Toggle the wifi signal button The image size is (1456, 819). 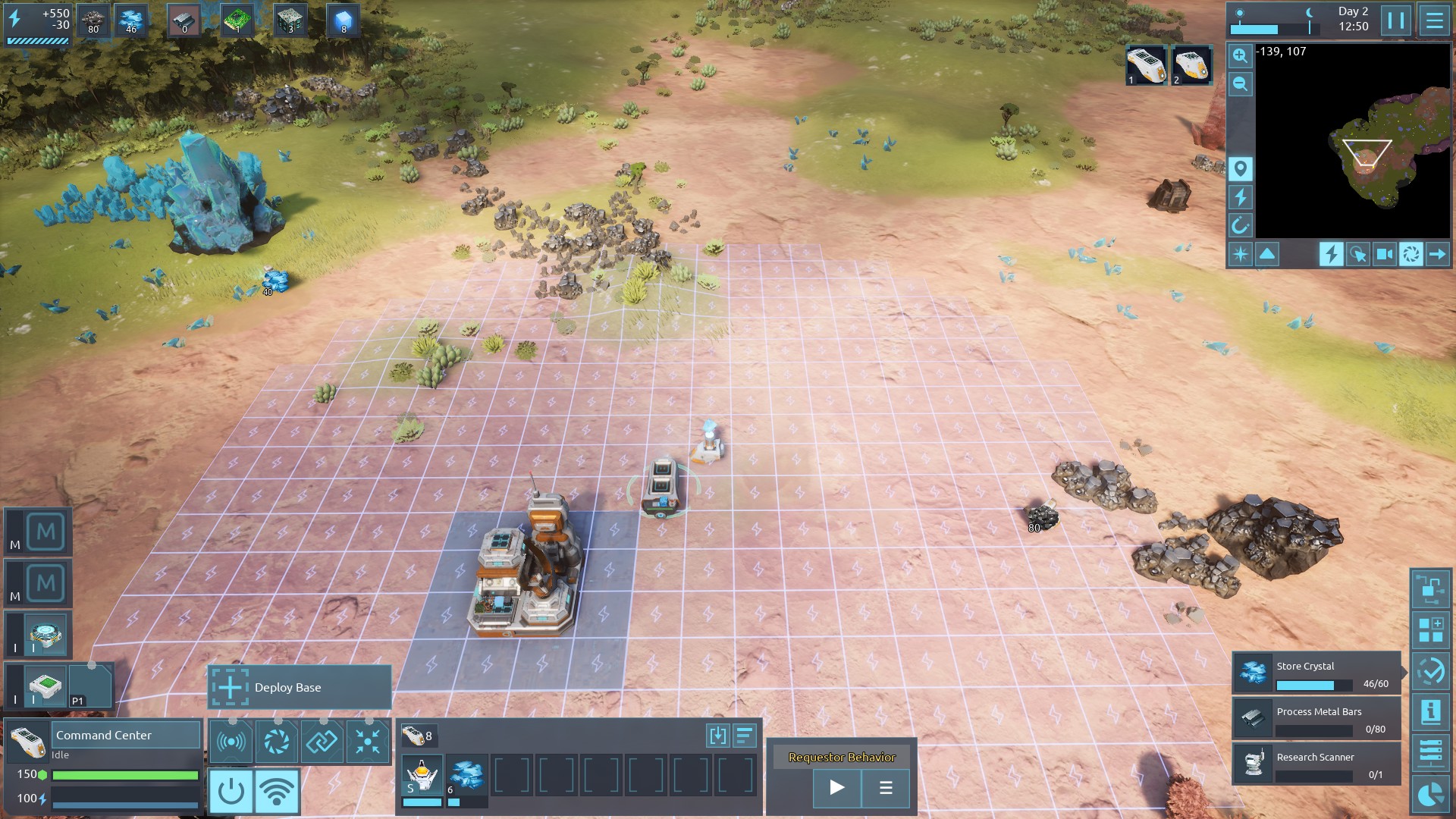[x=277, y=791]
